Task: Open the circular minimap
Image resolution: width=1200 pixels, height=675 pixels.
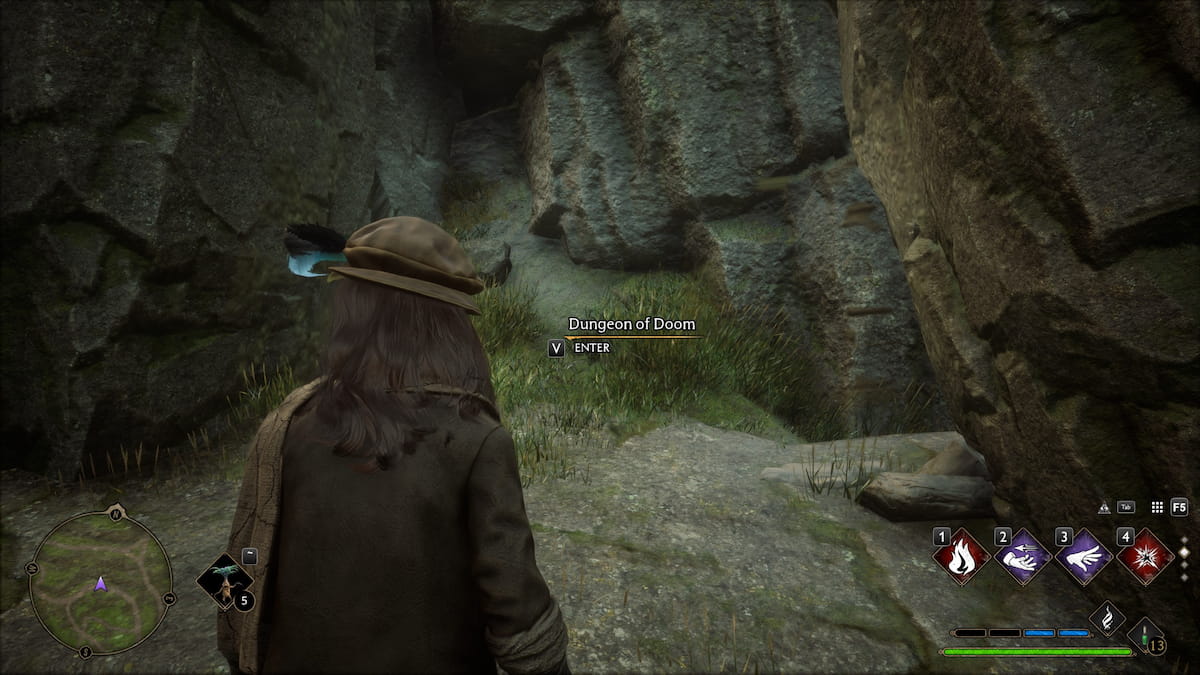Action: (100, 583)
